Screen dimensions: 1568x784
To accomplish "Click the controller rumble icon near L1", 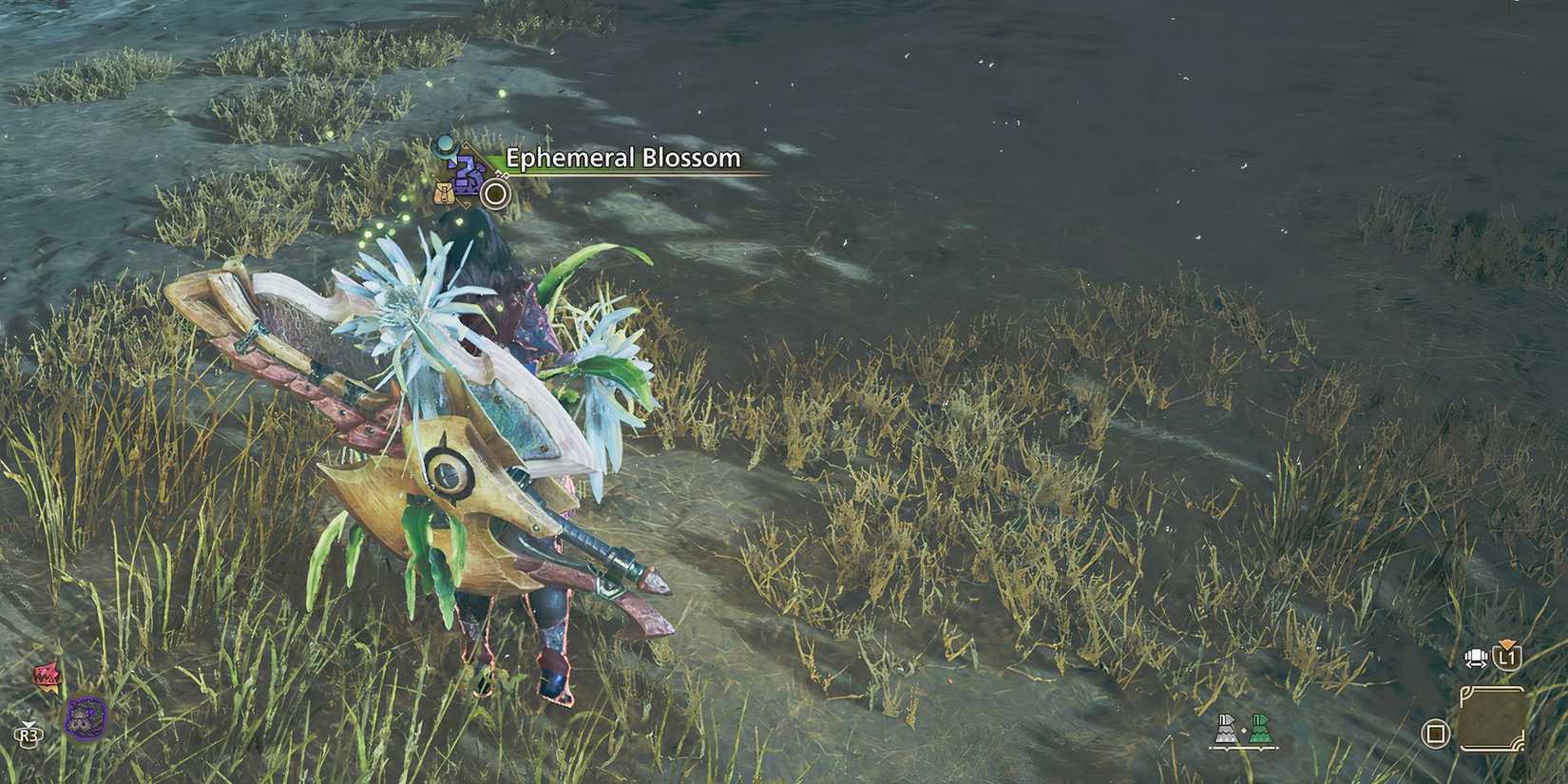I will pos(1476,657).
